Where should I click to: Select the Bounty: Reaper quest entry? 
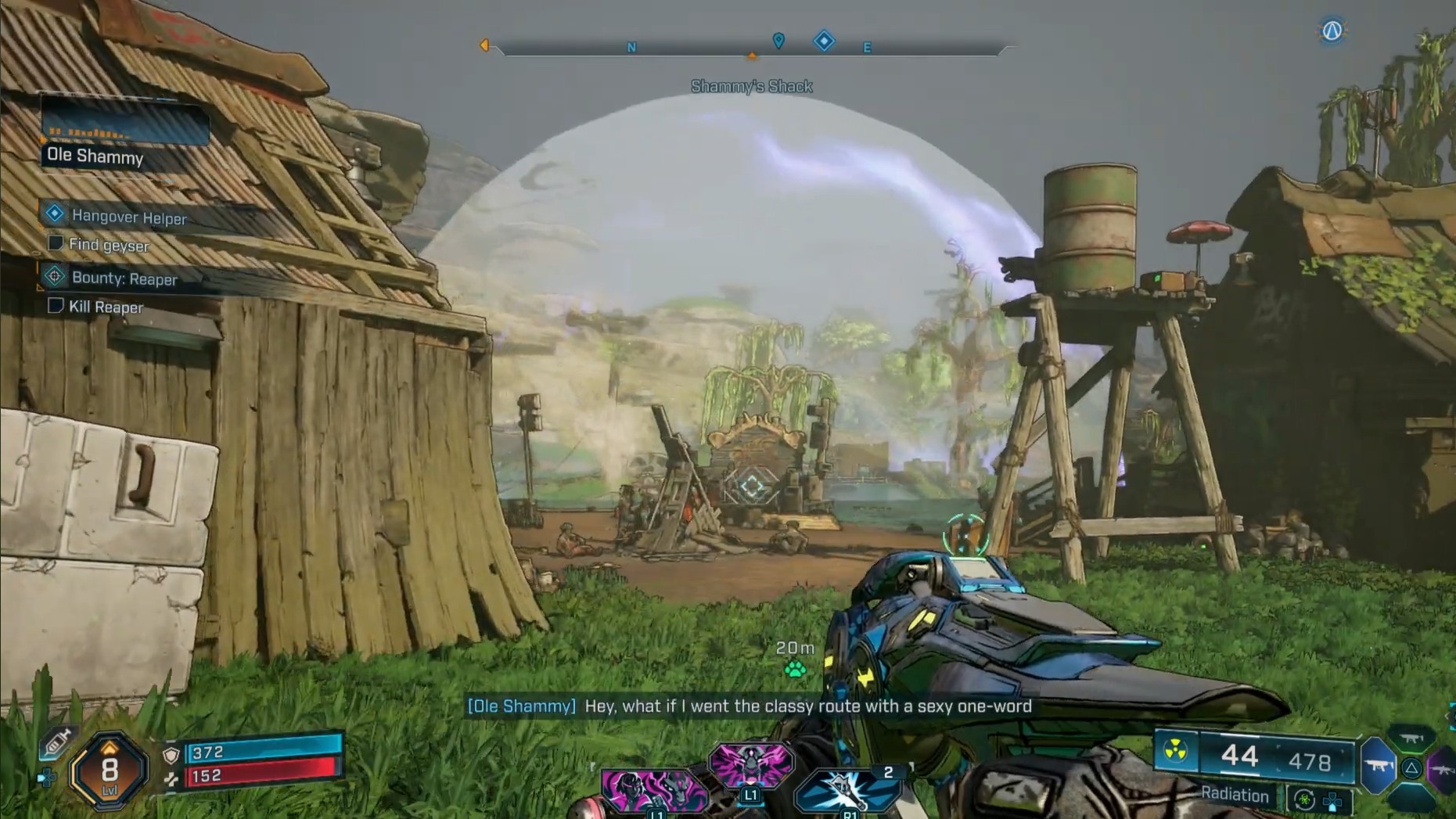coord(124,278)
